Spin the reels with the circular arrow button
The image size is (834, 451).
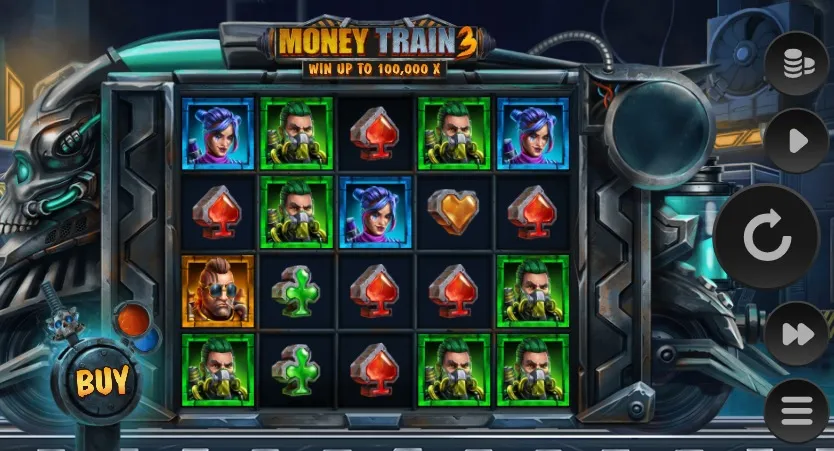[767, 237]
